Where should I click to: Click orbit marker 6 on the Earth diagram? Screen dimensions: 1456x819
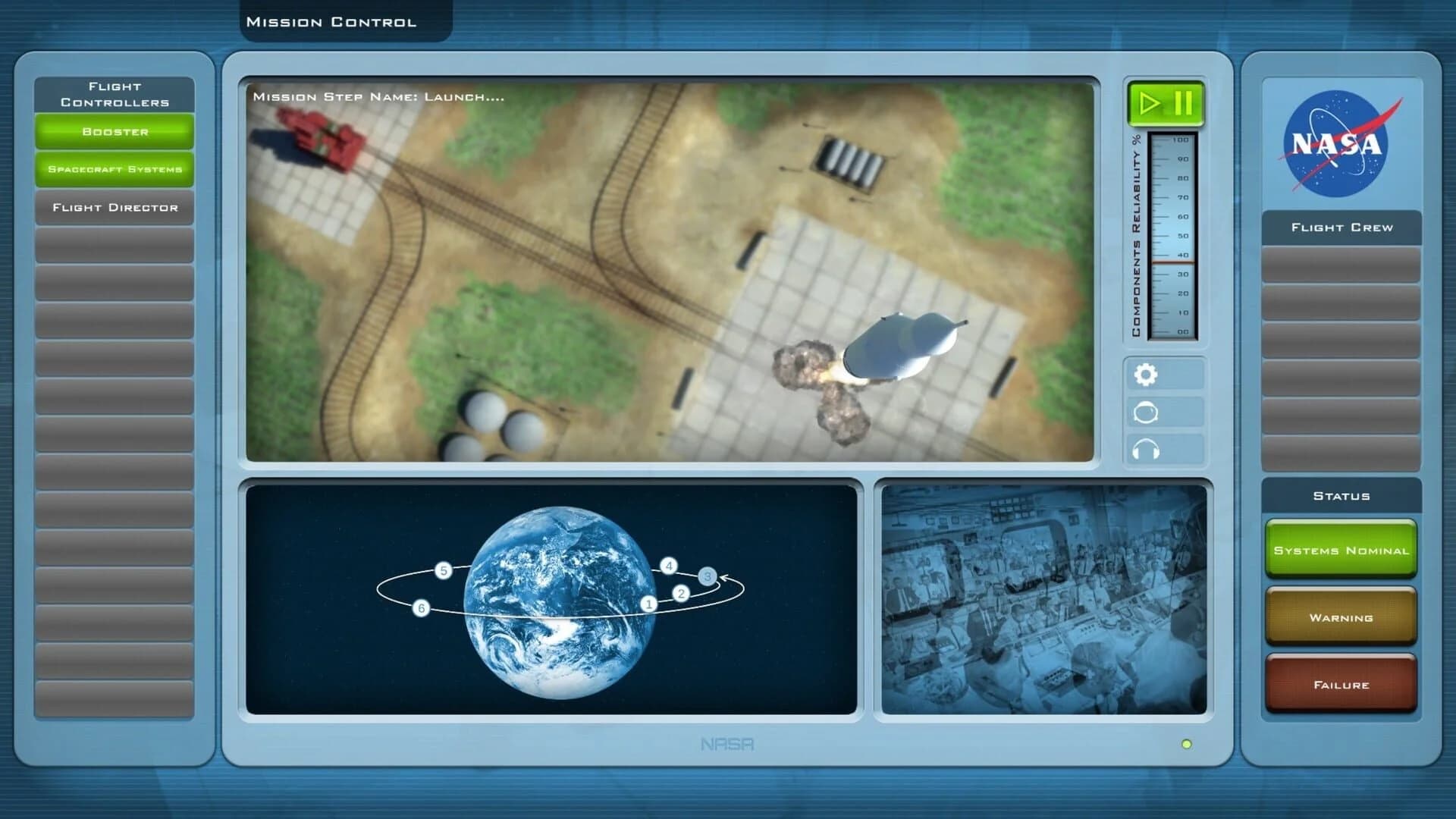click(420, 607)
